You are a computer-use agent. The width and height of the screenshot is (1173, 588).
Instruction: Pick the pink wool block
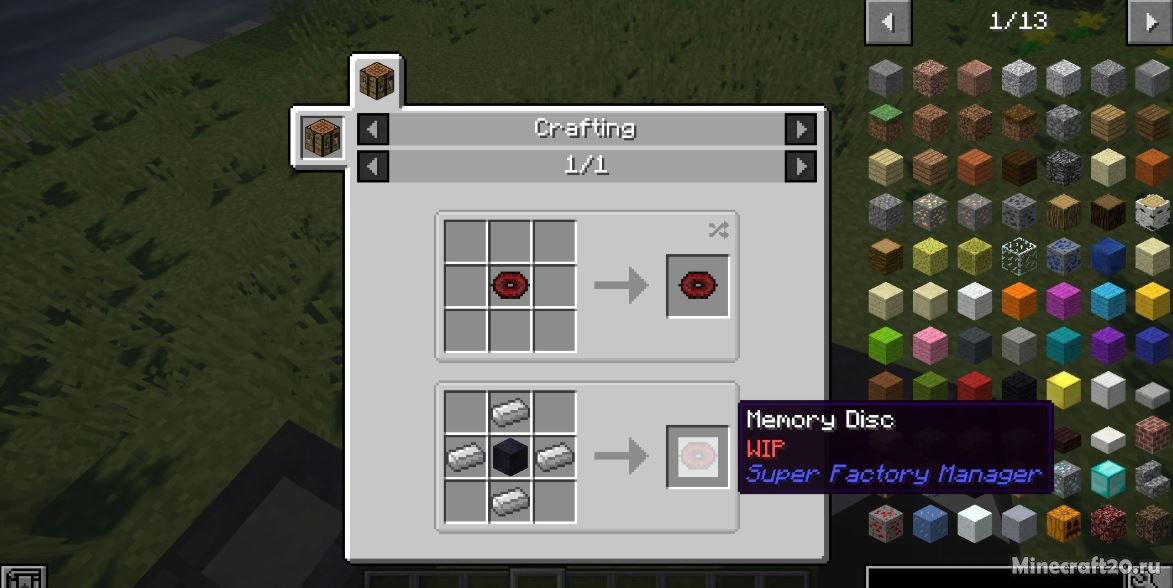[x=930, y=344]
